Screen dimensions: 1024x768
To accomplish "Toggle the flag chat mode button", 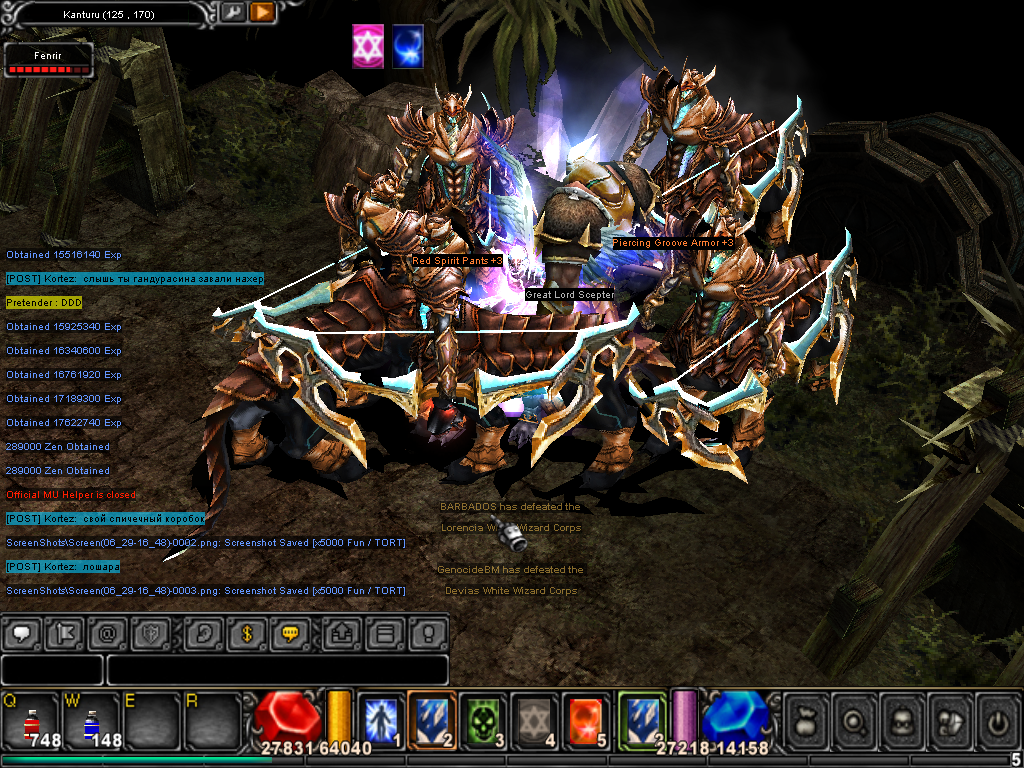I will click(64, 633).
